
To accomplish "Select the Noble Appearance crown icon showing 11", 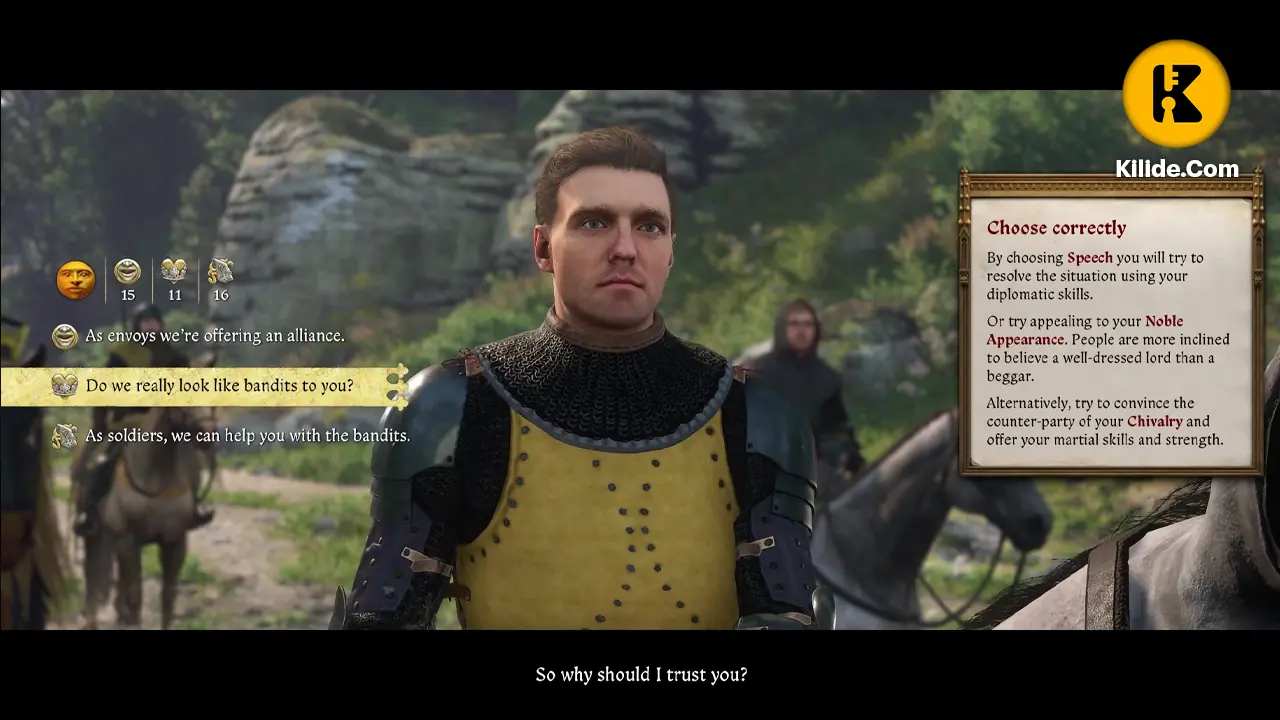I will click(174, 272).
